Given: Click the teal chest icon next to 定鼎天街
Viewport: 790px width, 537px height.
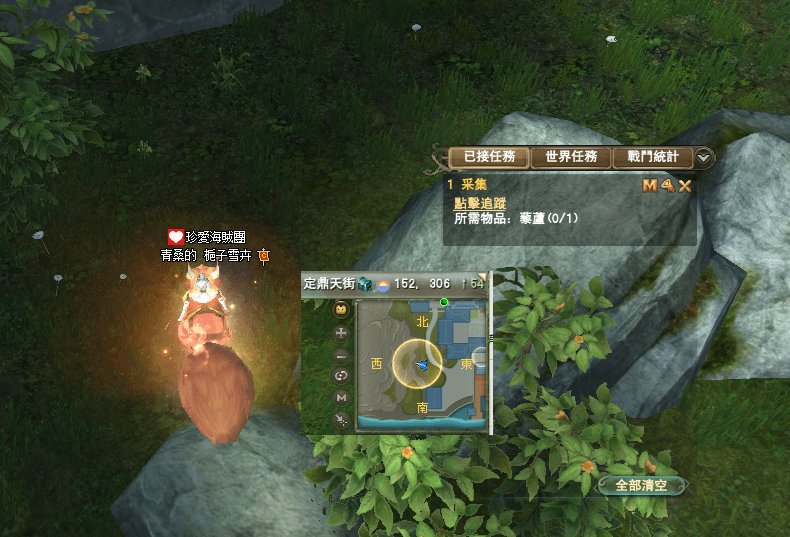Looking at the screenshot, I should (366, 284).
